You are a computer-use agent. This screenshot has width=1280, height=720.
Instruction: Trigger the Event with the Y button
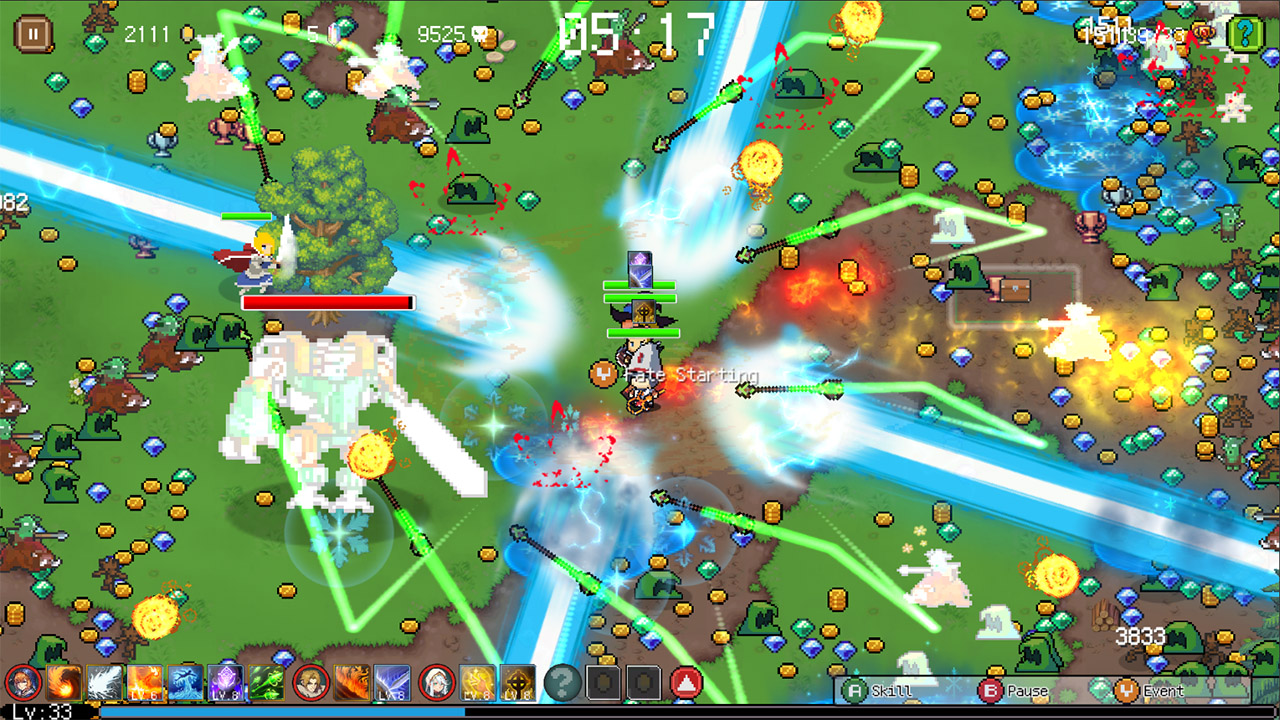pos(1126,691)
